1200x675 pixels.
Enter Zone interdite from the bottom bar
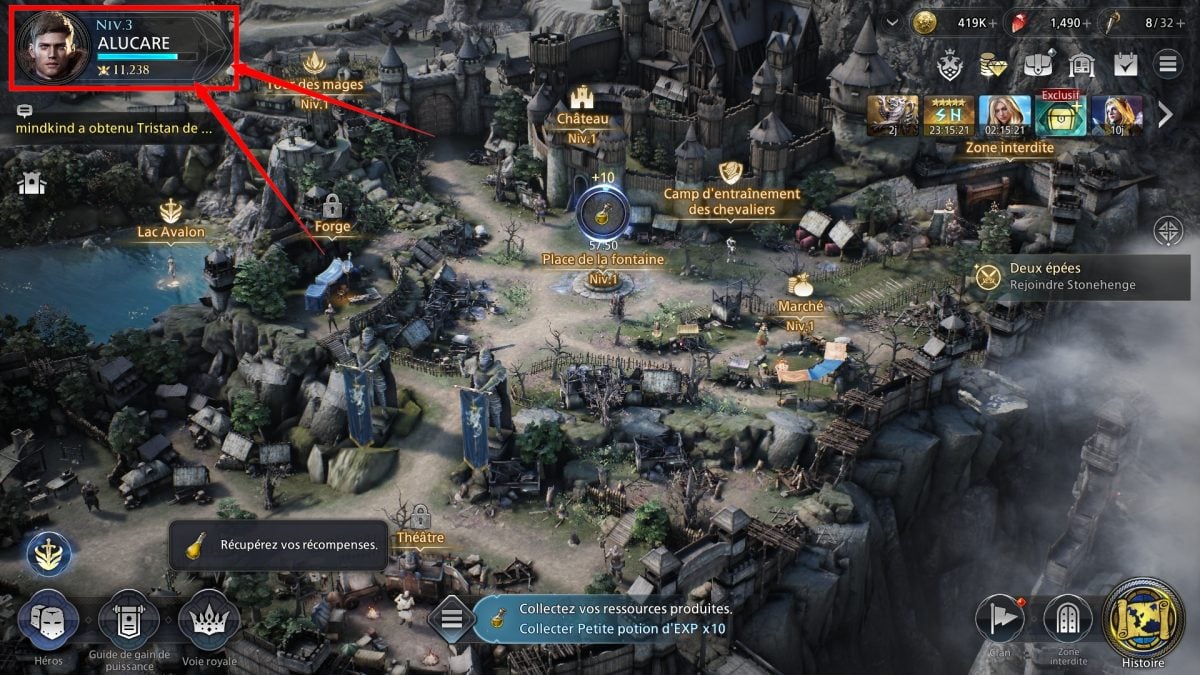coord(1067,620)
